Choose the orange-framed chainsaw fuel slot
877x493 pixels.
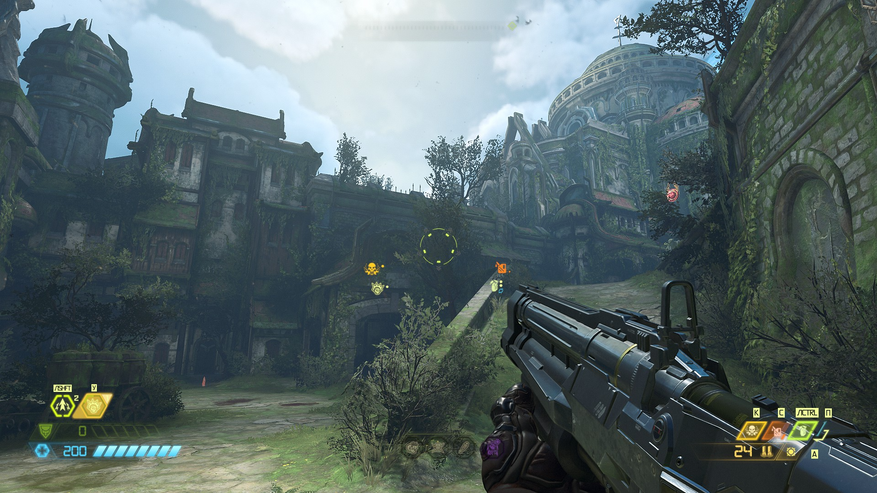point(776,430)
